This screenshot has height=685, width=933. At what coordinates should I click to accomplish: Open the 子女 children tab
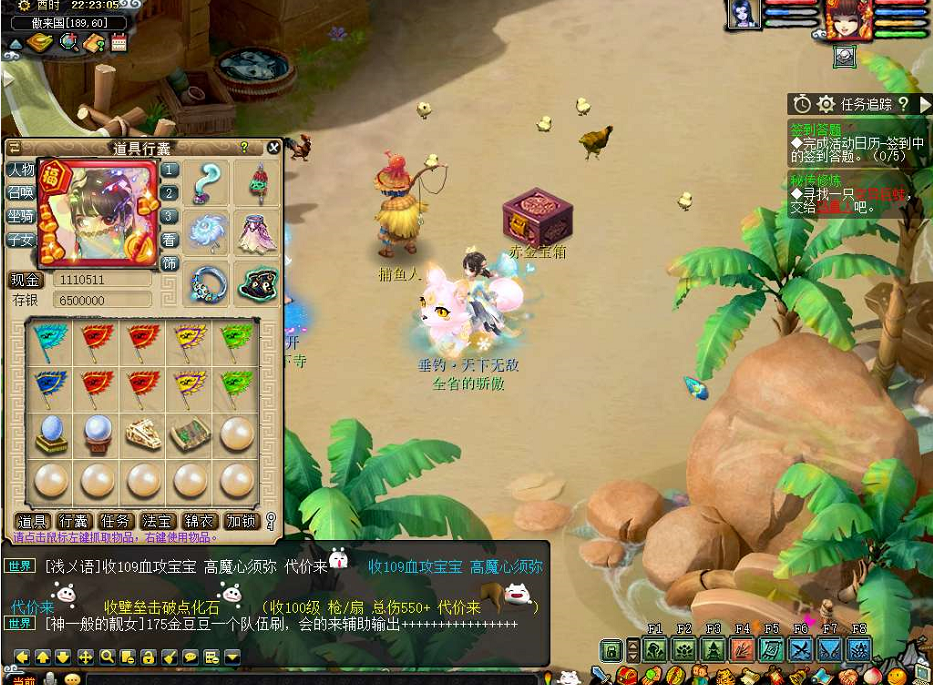[20, 240]
